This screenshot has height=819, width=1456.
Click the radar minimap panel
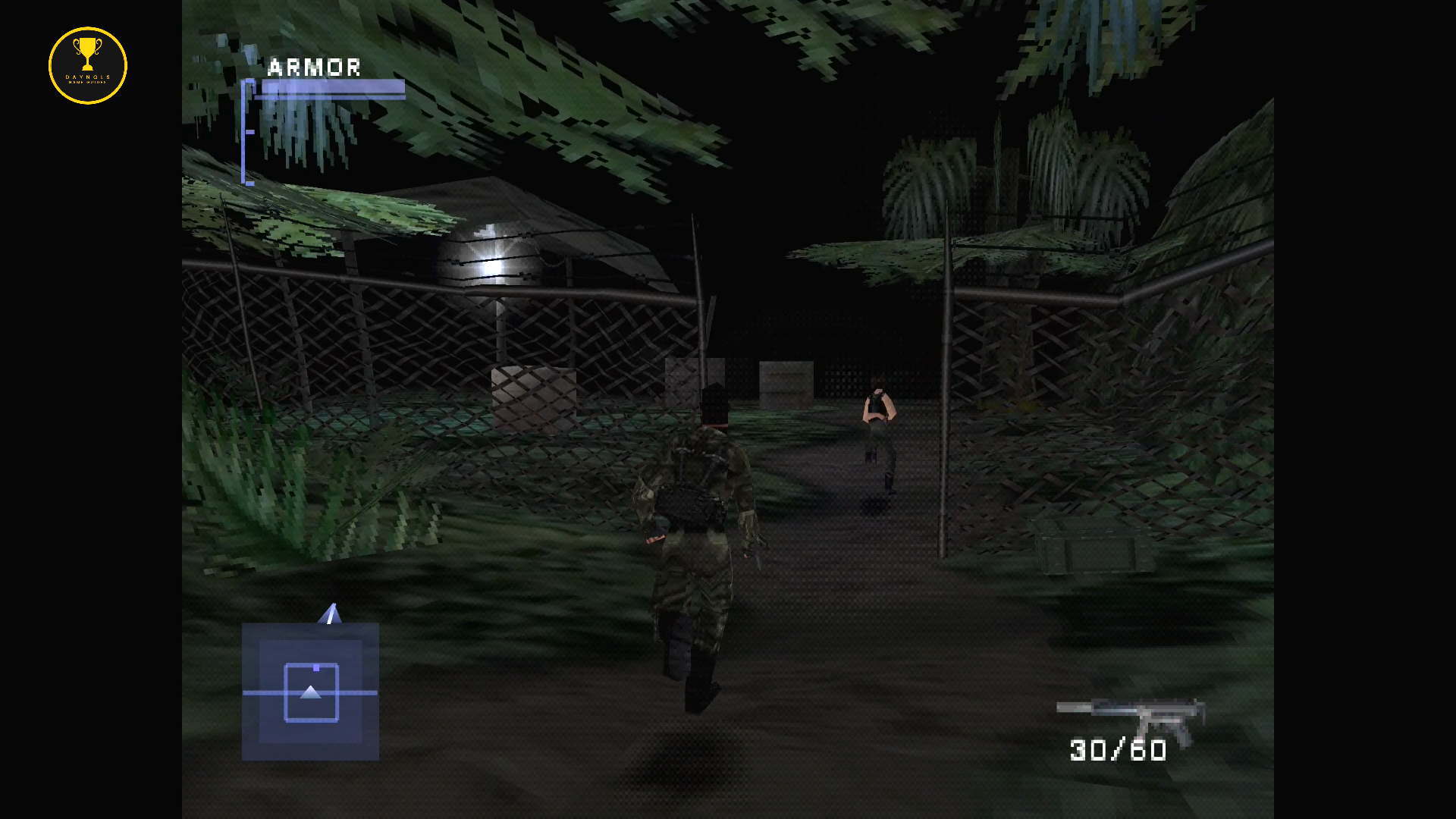tap(310, 691)
